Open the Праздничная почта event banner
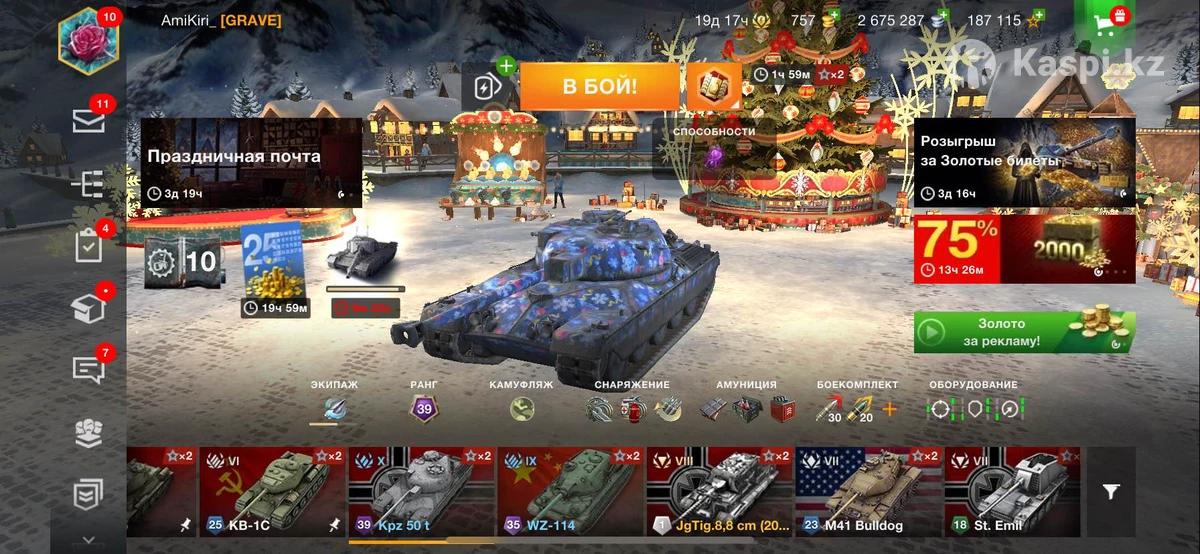Image resolution: width=1200 pixels, height=554 pixels. coord(250,162)
